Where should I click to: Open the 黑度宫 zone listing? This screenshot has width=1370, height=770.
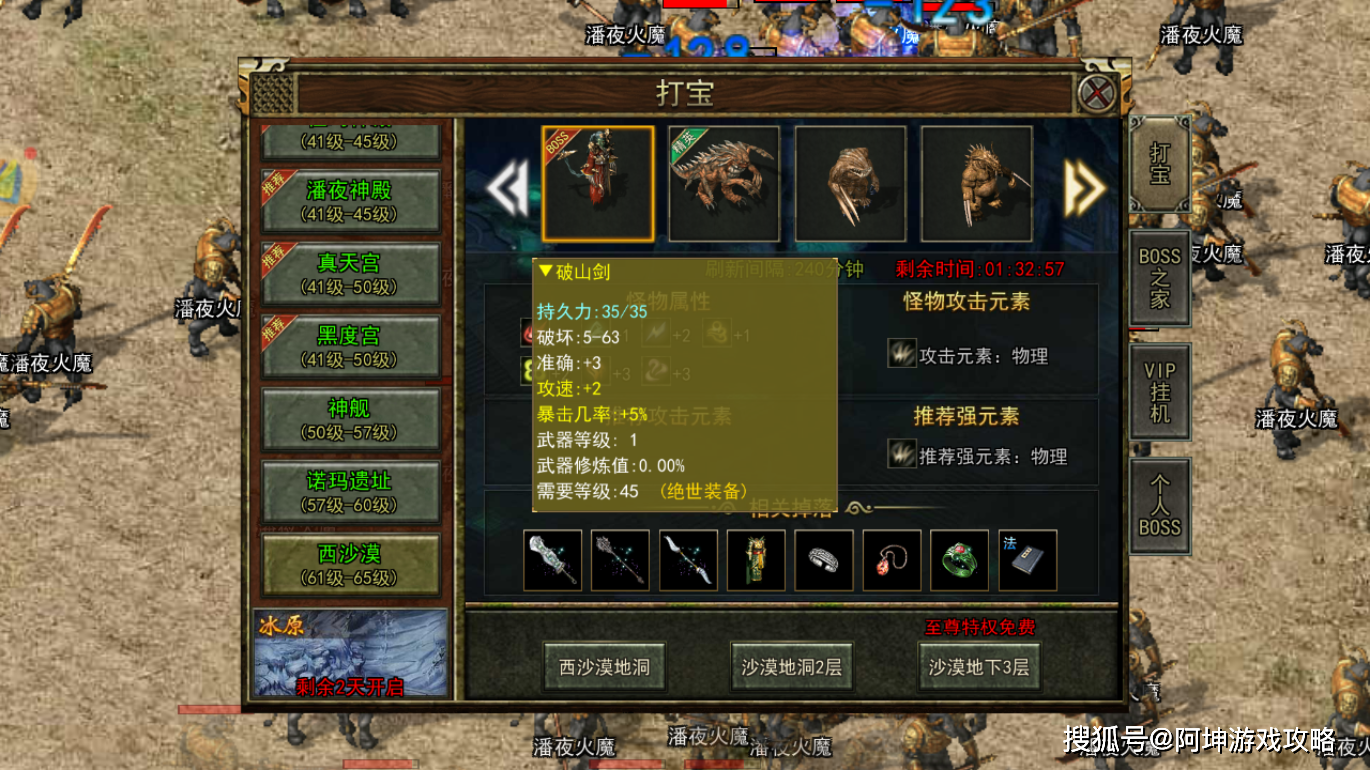tap(350, 346)
